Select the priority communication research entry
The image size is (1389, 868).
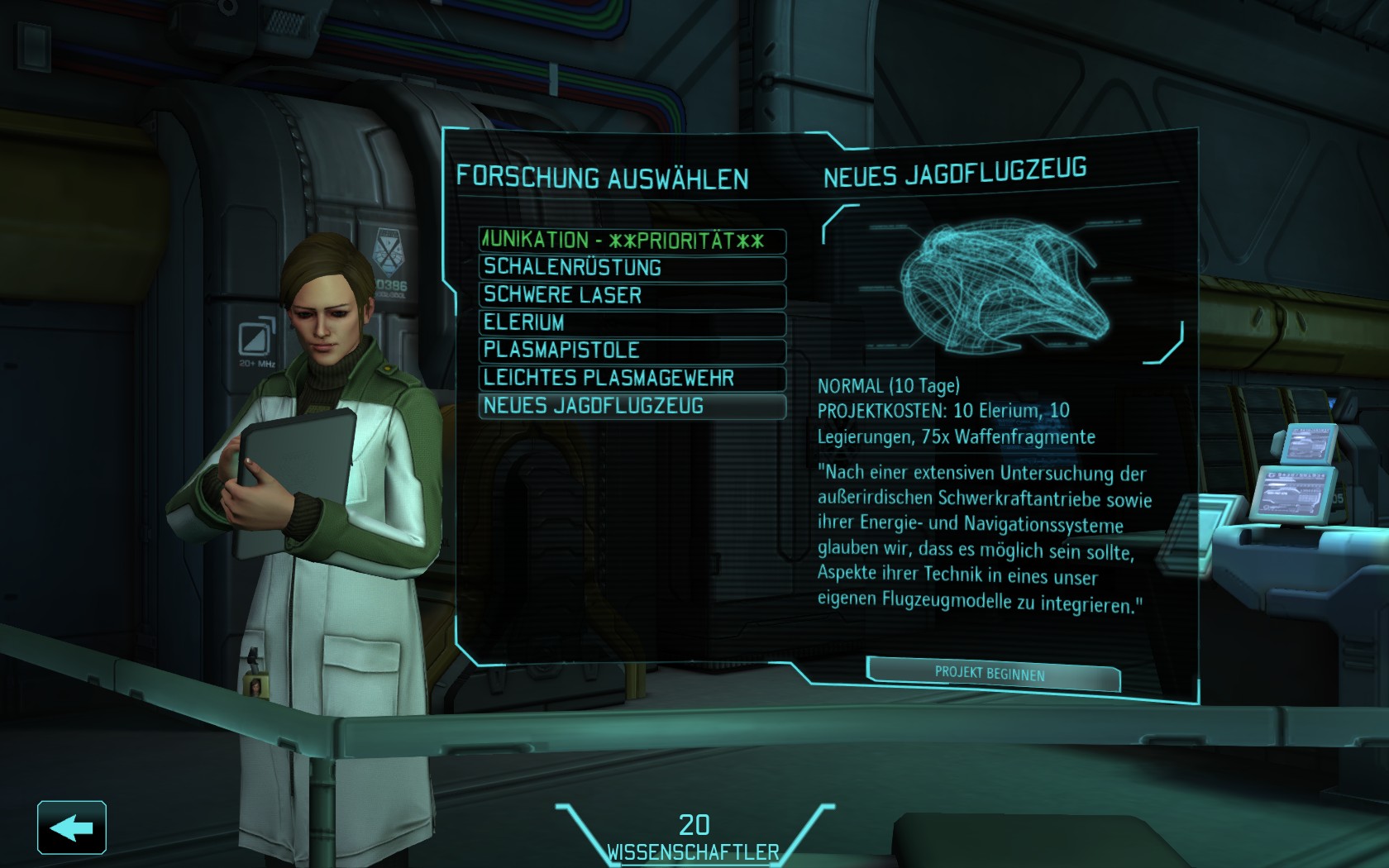(632, 241)
